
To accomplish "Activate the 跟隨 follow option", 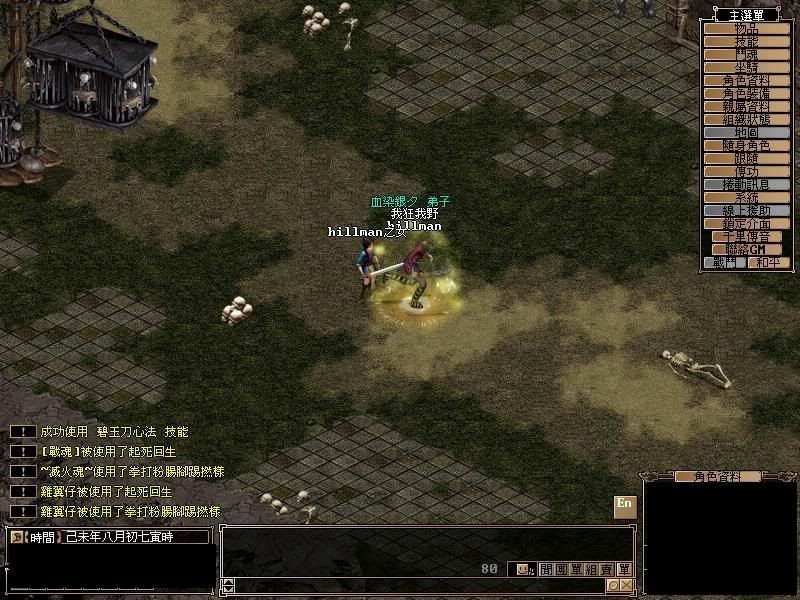I will pos(746,158).
